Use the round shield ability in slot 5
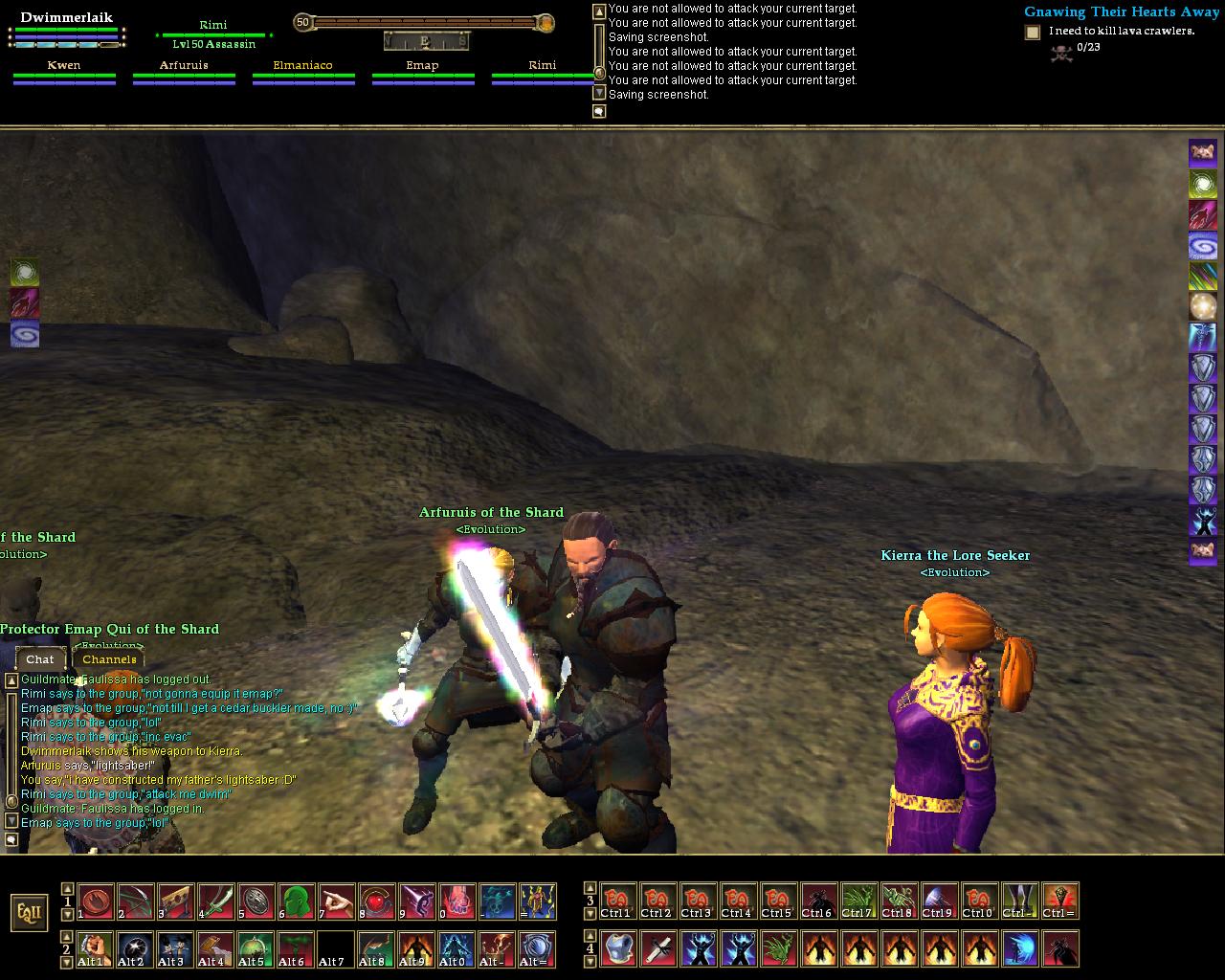1225x980 pixels. tap(256, 902)
